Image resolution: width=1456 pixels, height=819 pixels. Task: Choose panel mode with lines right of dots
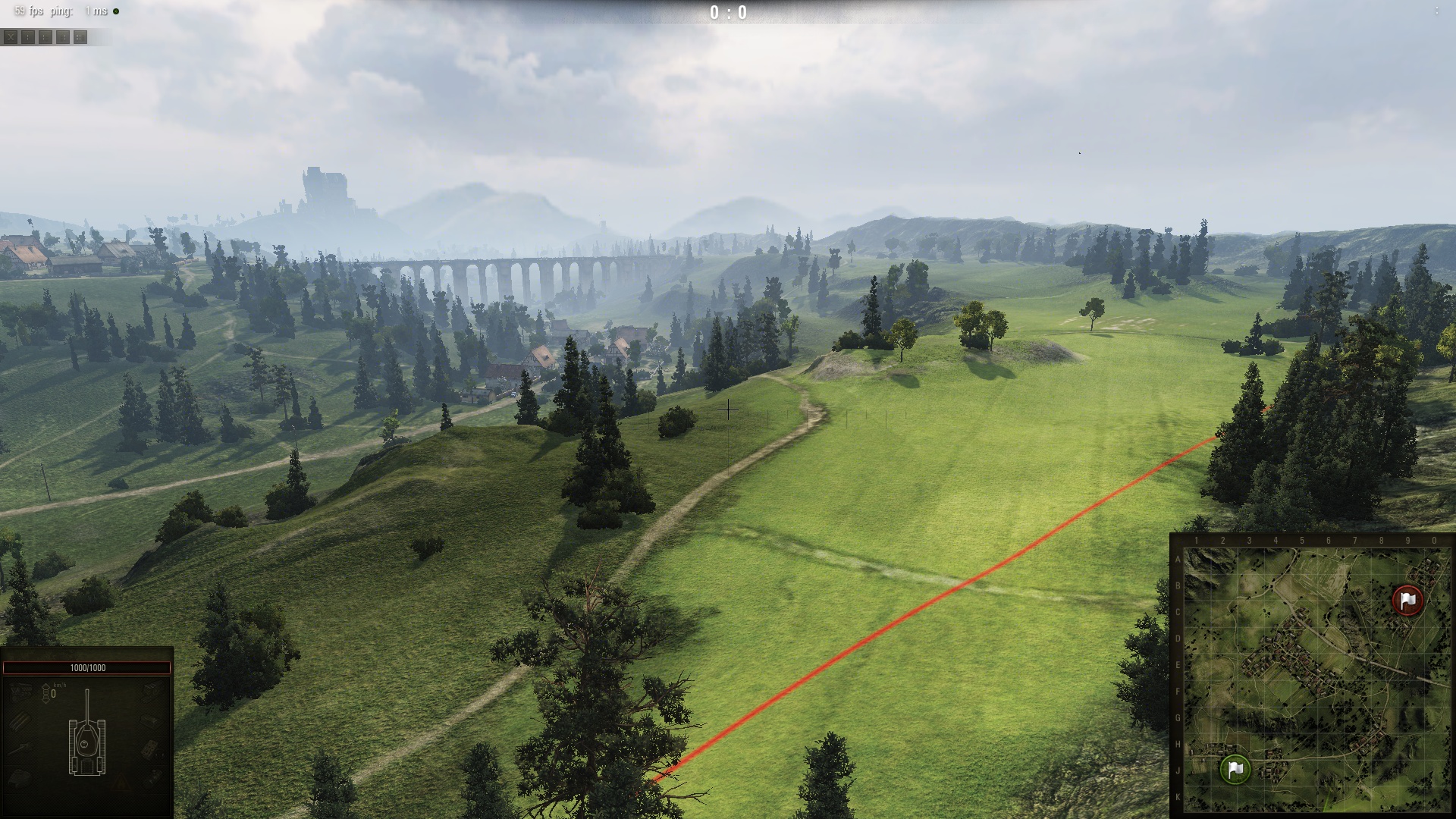pyautogui.click(x=45, y=37)
